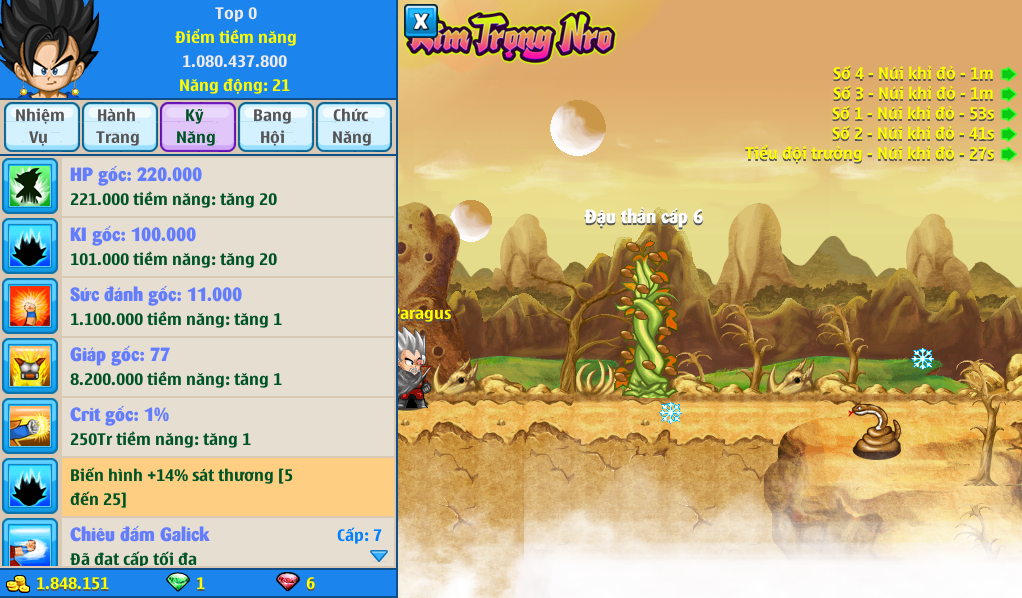Tap the red gem currency icon

coord(287,582)
